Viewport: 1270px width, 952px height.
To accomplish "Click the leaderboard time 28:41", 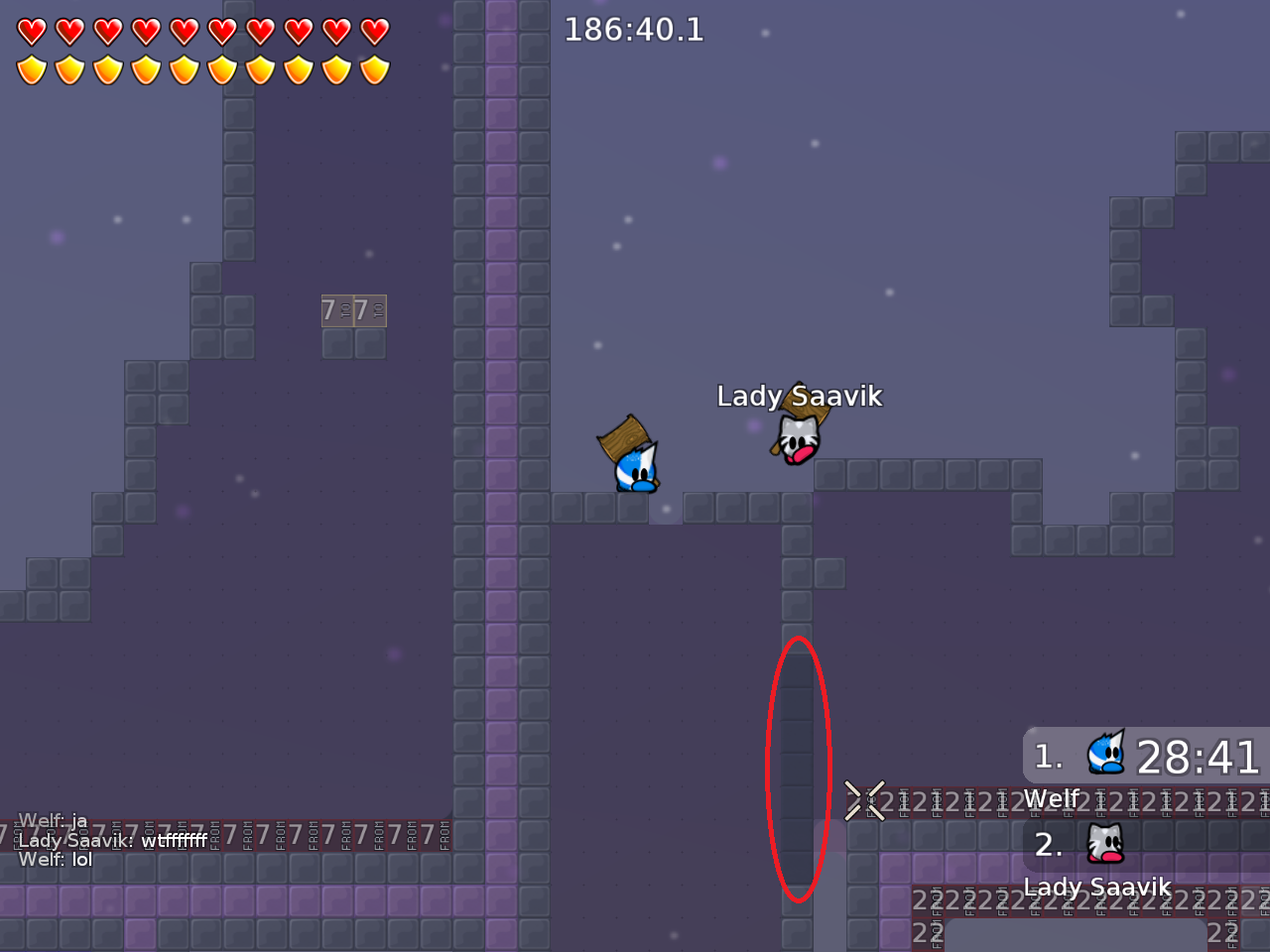I will tap(1198, 759).
